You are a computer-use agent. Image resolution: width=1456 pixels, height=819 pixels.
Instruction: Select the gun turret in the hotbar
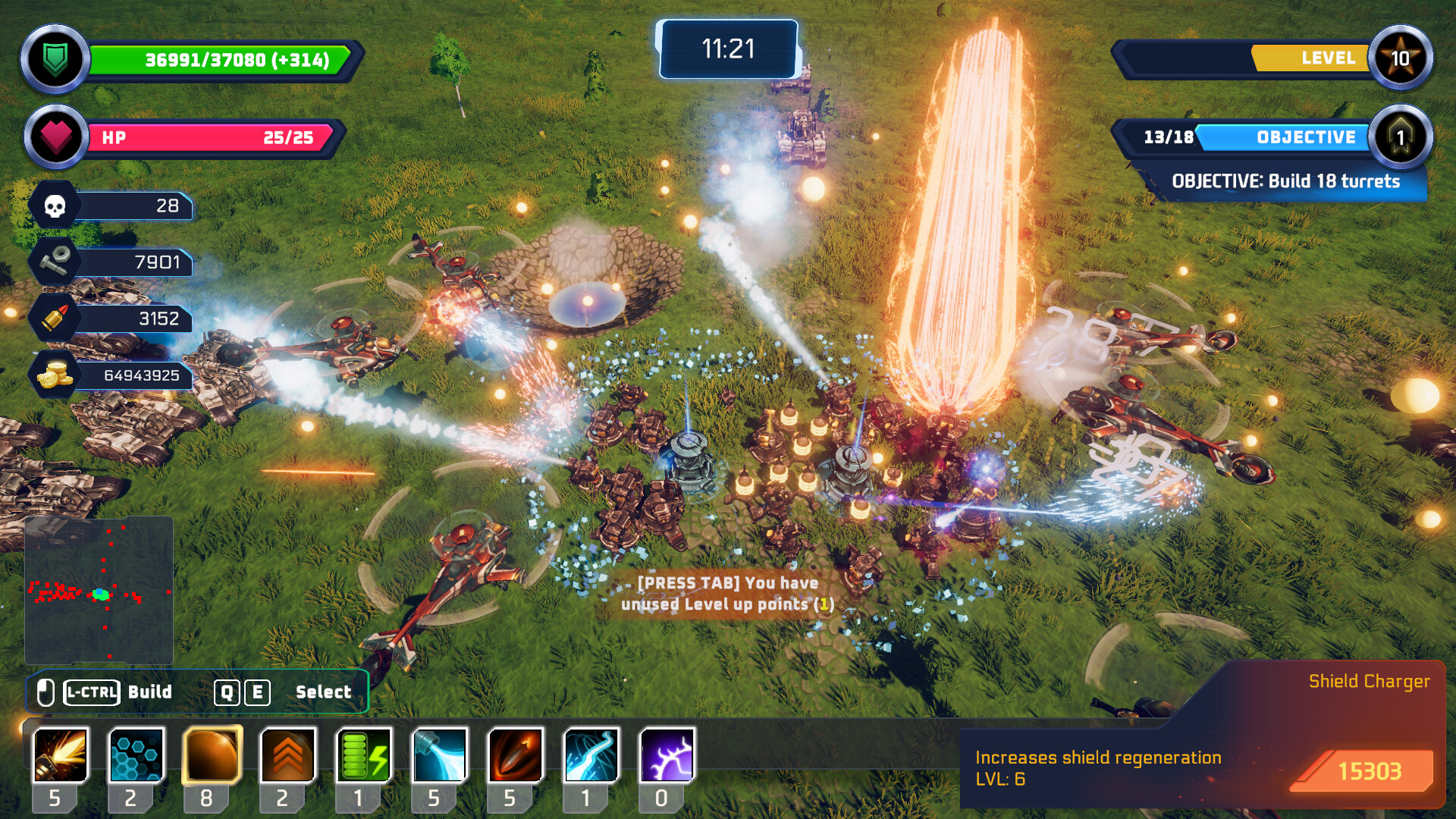pos(61,755)
